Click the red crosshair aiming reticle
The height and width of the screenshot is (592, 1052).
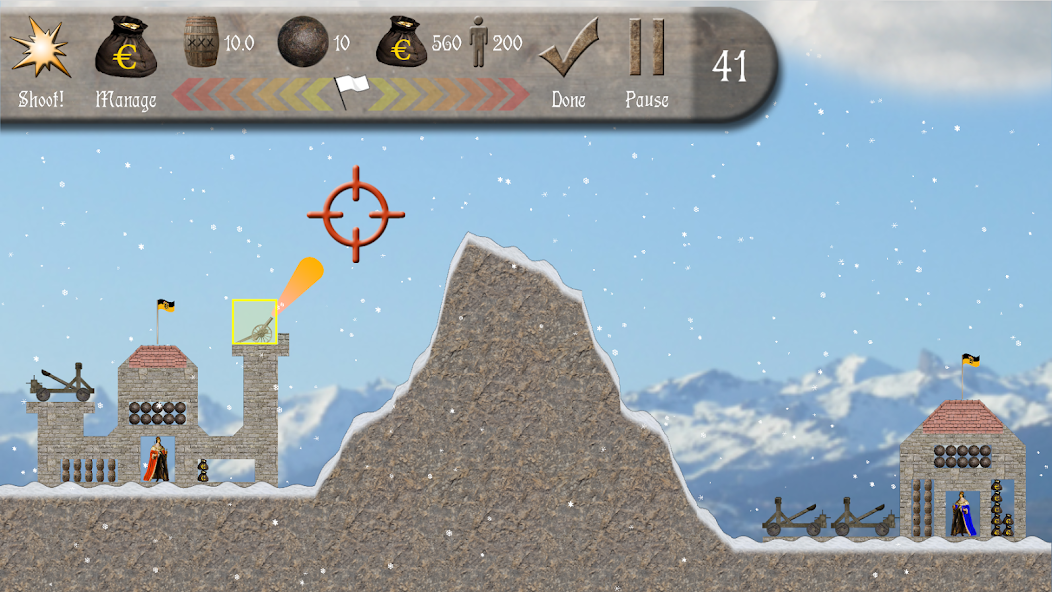point(356,214)
